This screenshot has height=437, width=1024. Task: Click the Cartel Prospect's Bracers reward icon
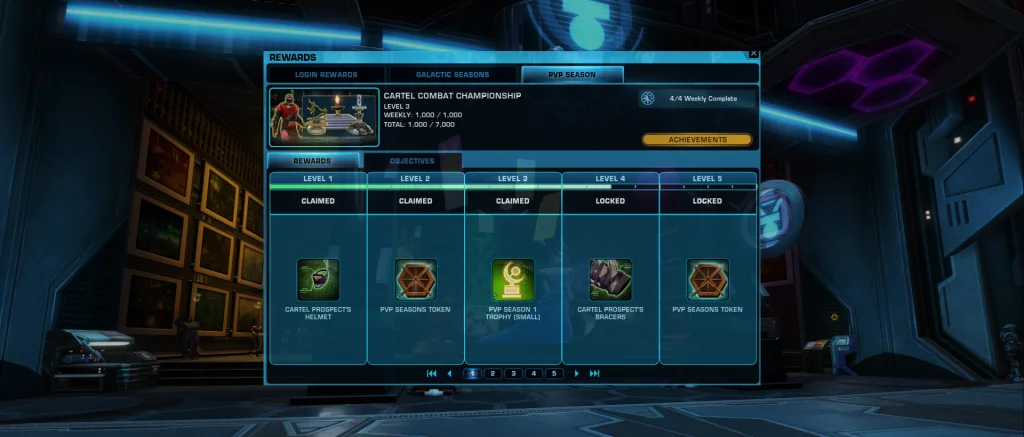click(x=610, y=280)
